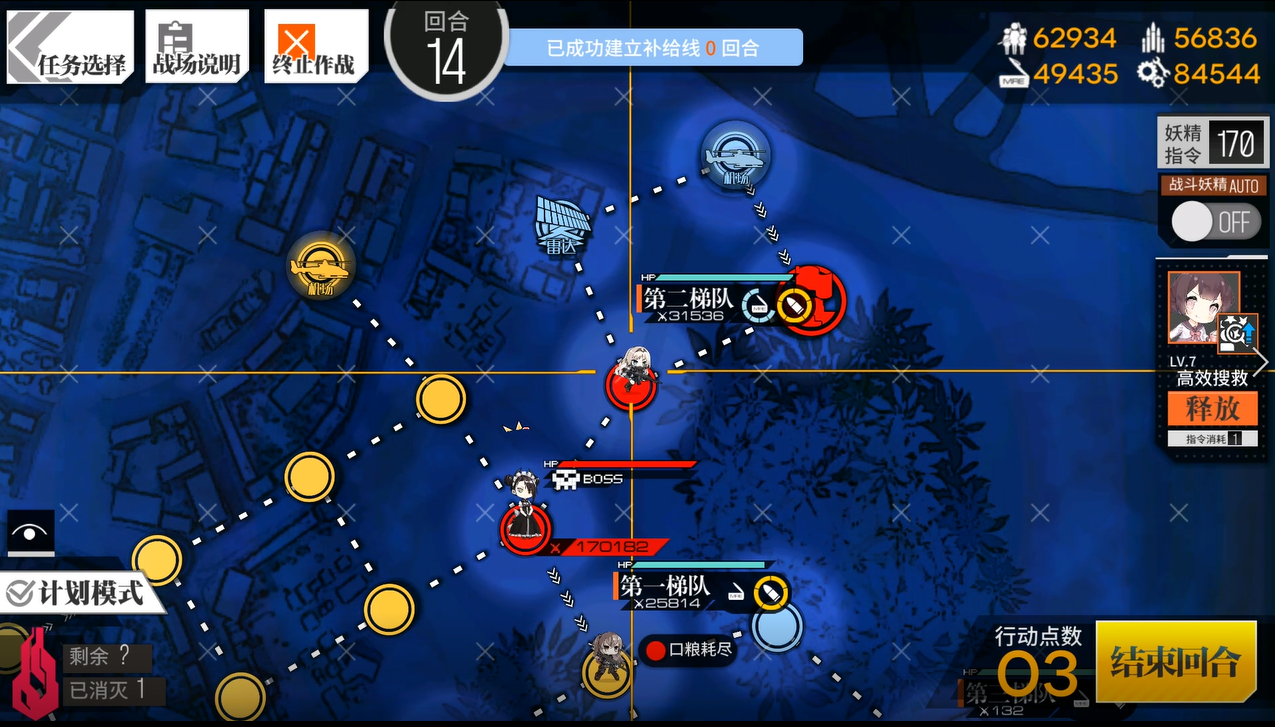Go back to 任务选择 mission select
The height and width of the screenshot is (727, 1275).
70,46
